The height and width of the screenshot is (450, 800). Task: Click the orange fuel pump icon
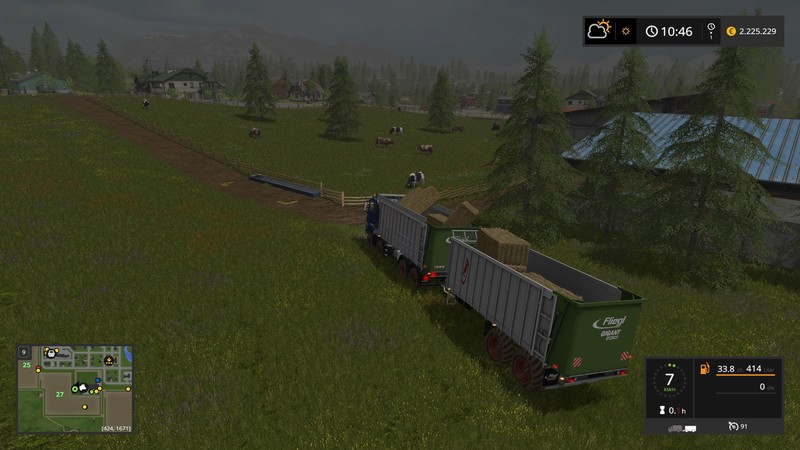[x=704, y=368]
